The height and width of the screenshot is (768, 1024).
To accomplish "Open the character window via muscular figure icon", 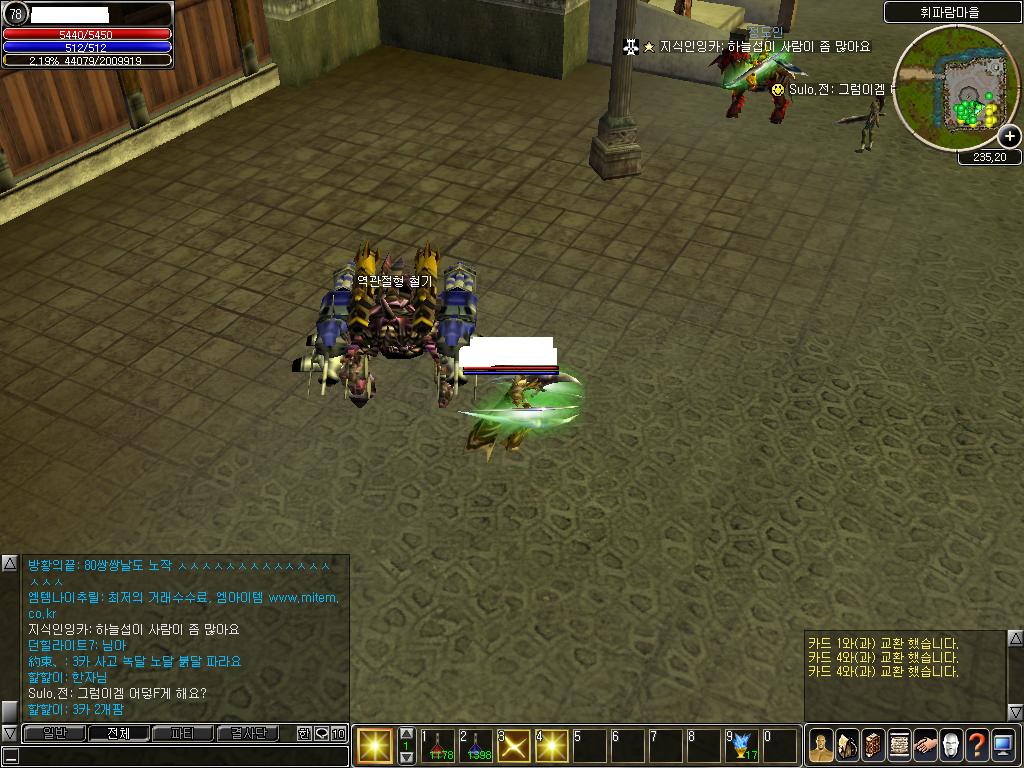I will 821,745.
